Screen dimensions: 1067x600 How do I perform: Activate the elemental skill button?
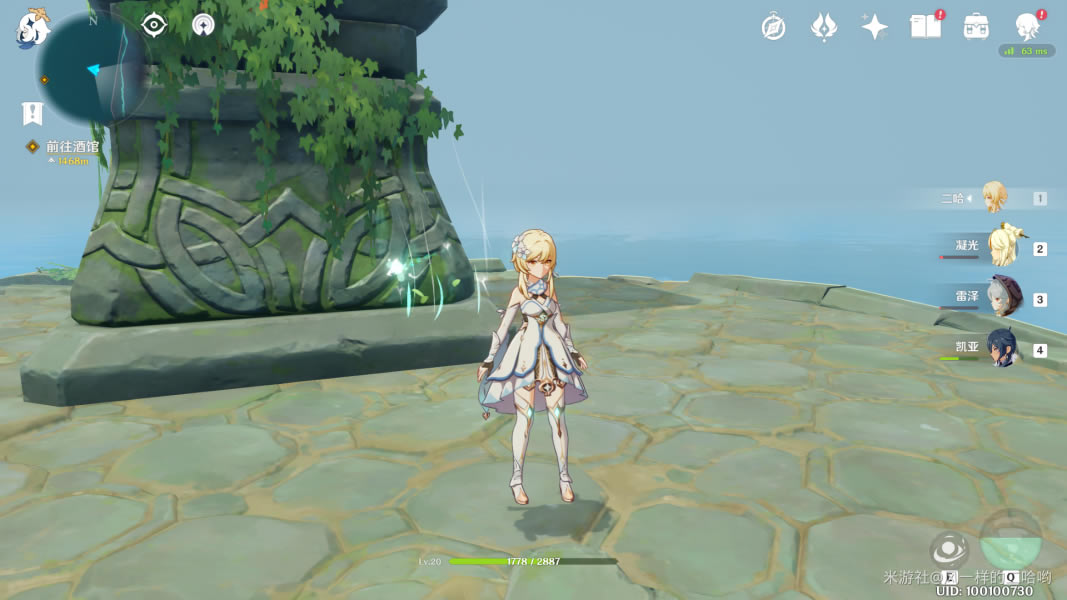coord(948,549)
